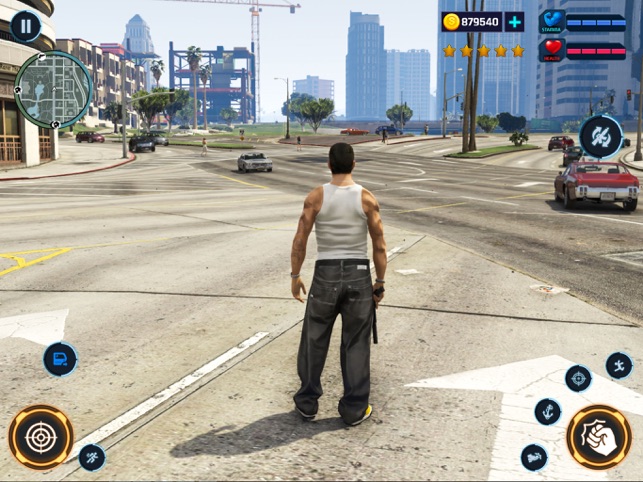Image resolution: width=643 pixels, height=482 pixels.
Task: Tap the small sprinting figure icon
Action: 92,457
